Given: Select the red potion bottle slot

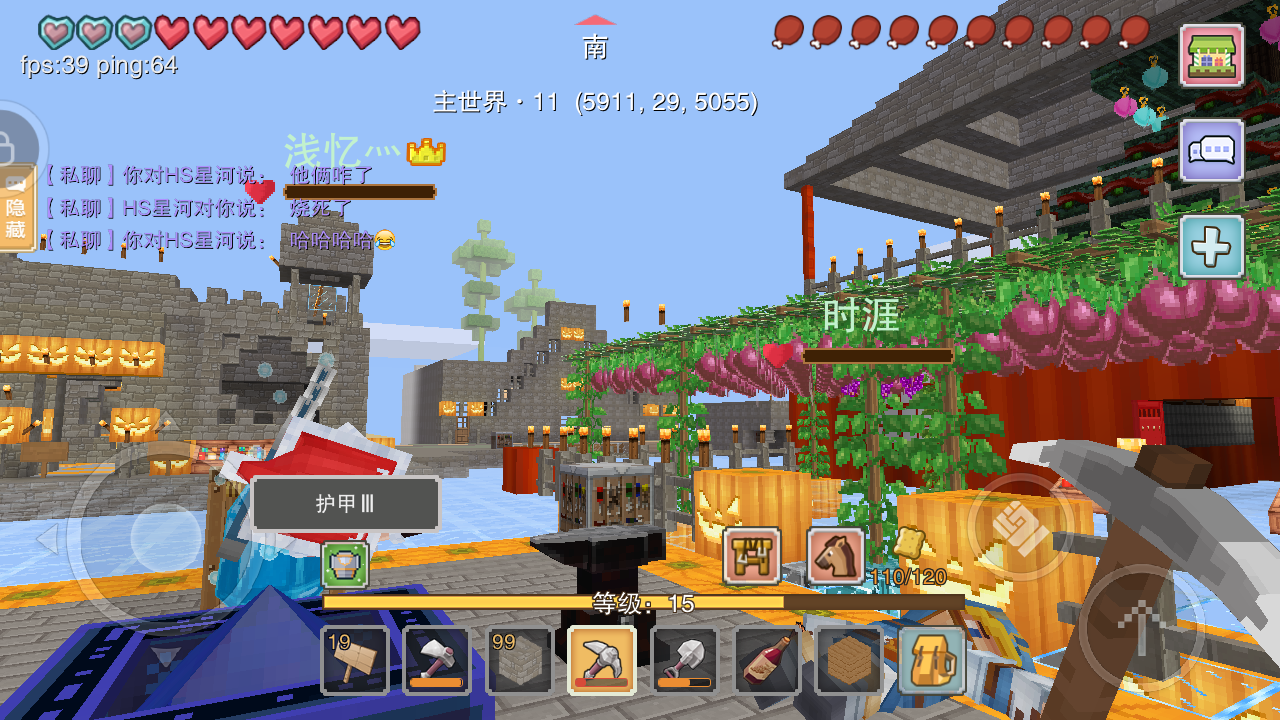Looking at the screenshot, I should point(767,660).
